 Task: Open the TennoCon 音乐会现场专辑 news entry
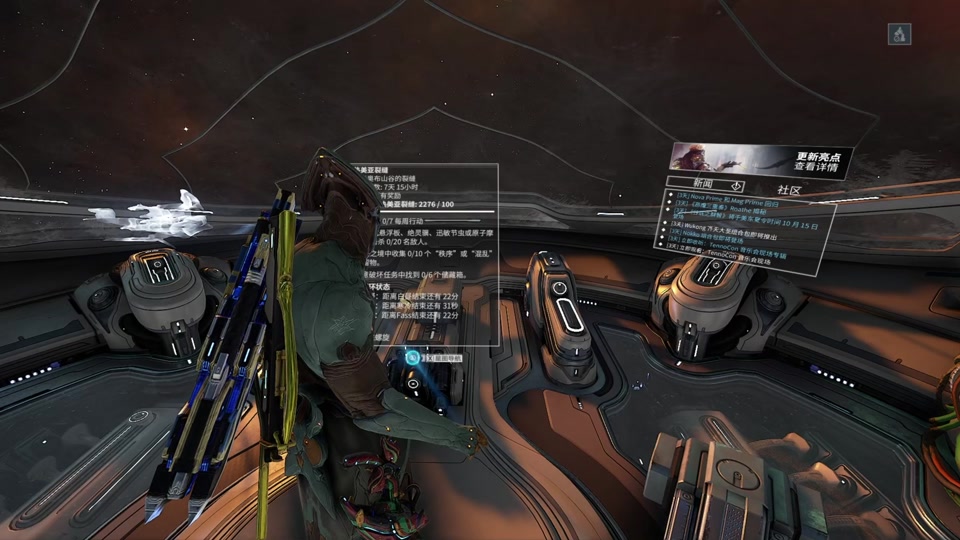click(x=738, y=250)
